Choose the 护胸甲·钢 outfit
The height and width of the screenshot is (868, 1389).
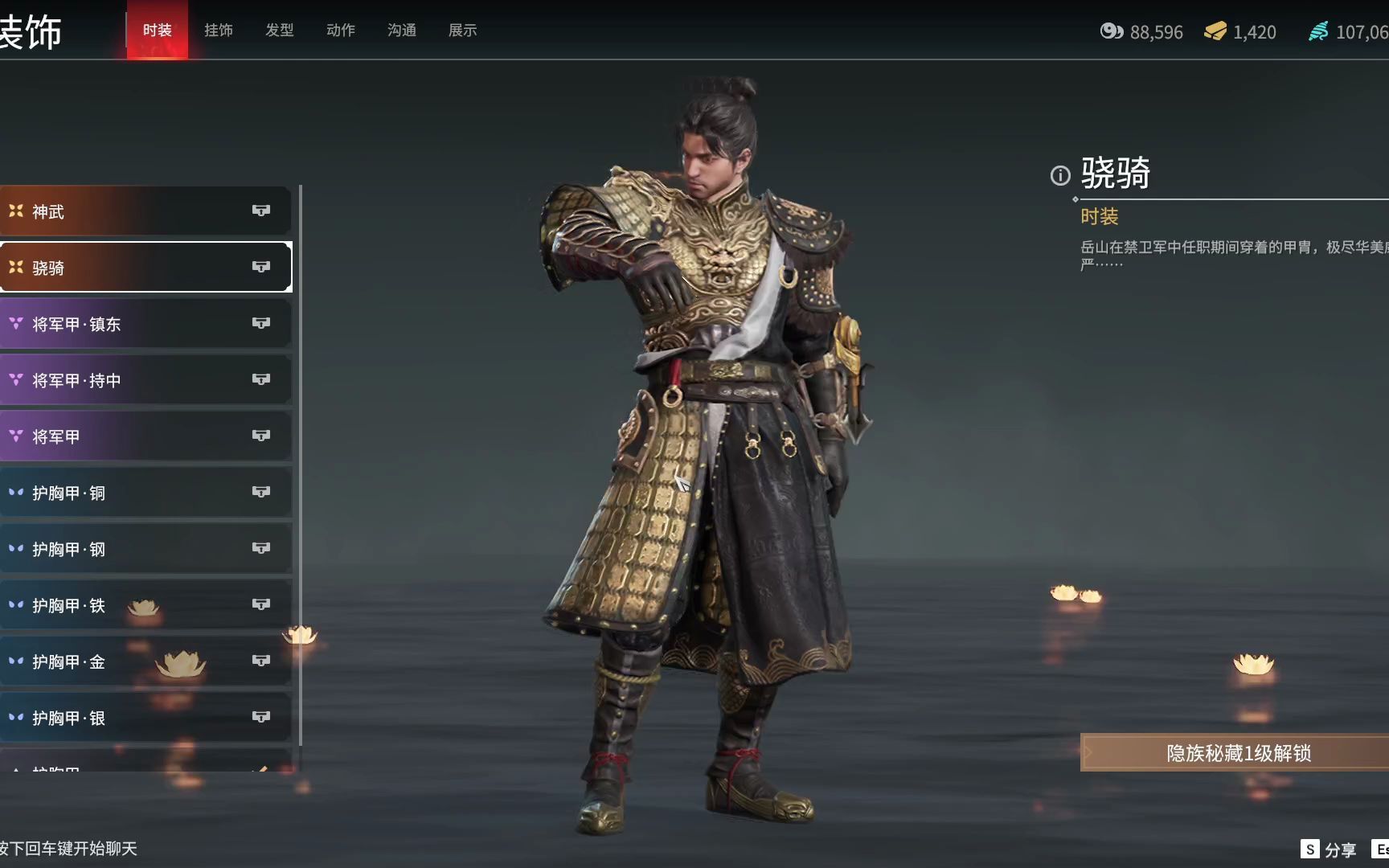tap(145, 549)
